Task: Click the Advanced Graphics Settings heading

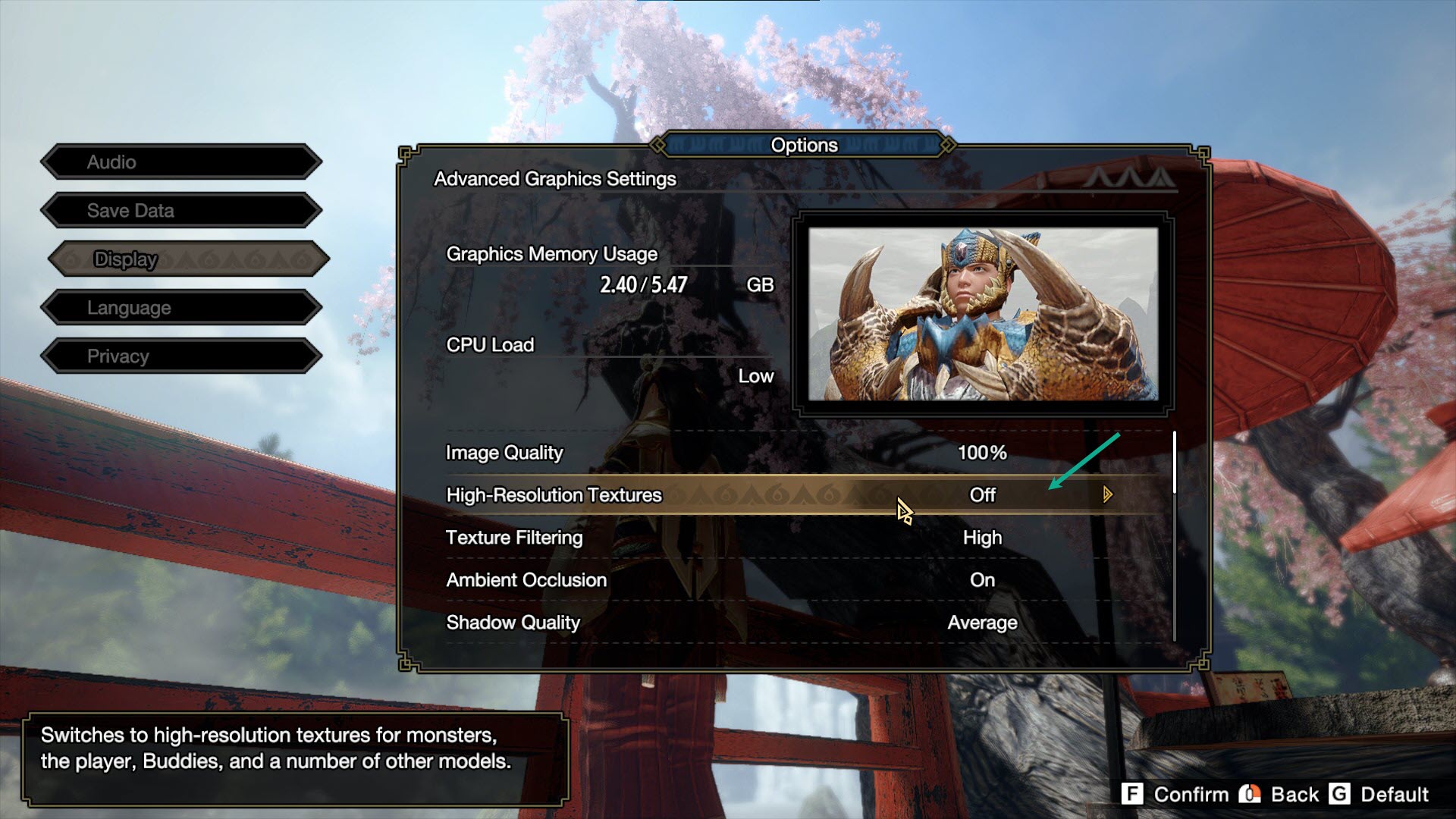Action: (x=554, y=180)
